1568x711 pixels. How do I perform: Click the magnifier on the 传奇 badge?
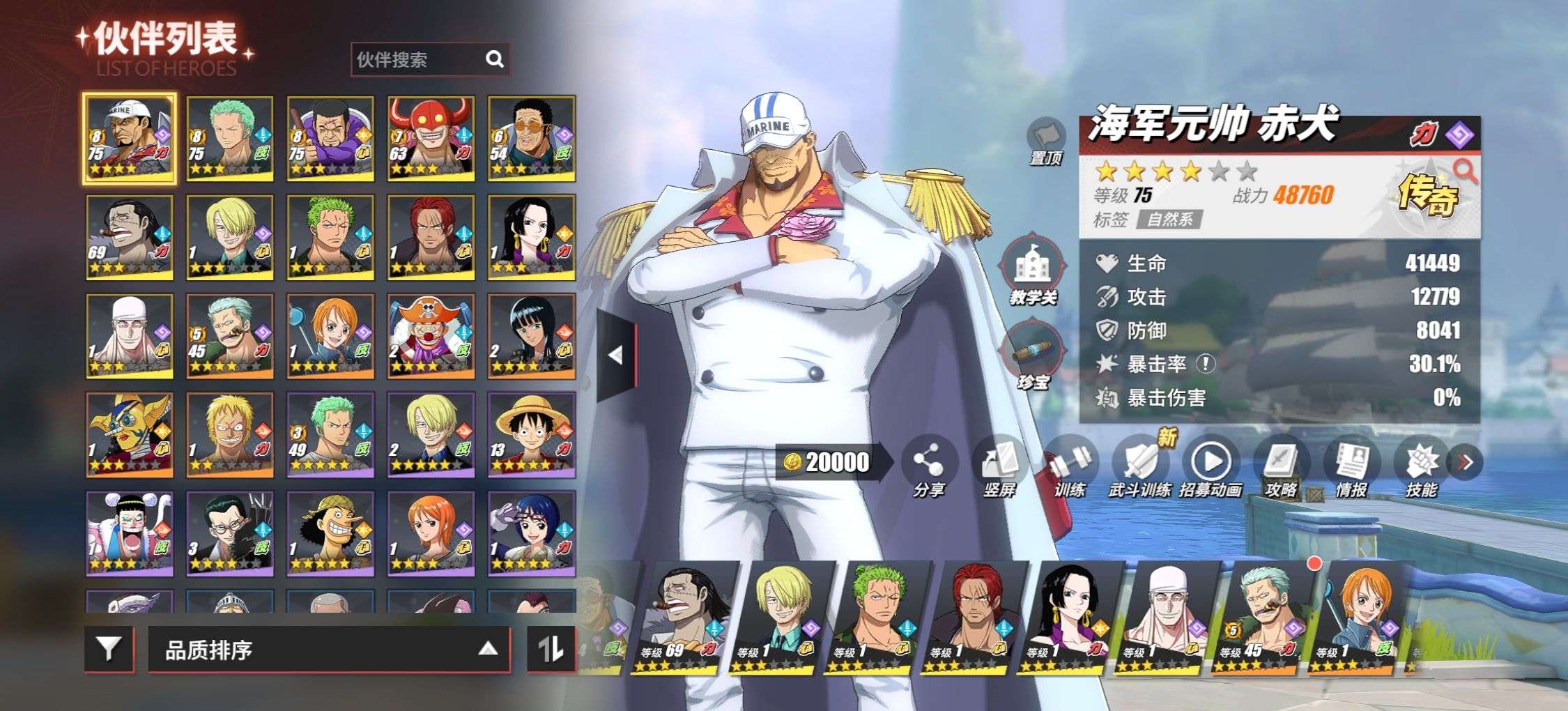coord(1465,169)
